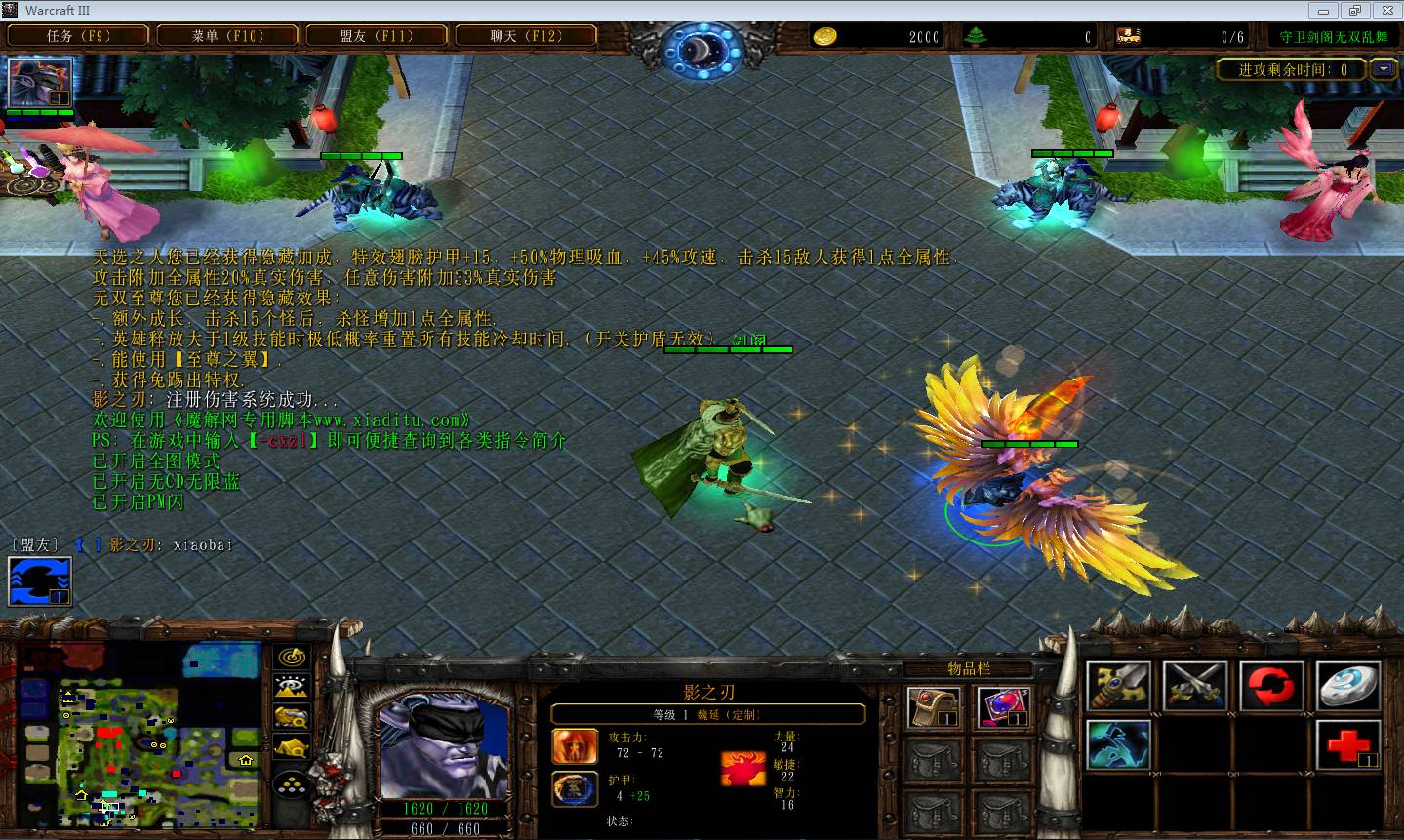Open the 任务 (F9) quests menu
This screenshot has width=1404, height=840.
78,36
